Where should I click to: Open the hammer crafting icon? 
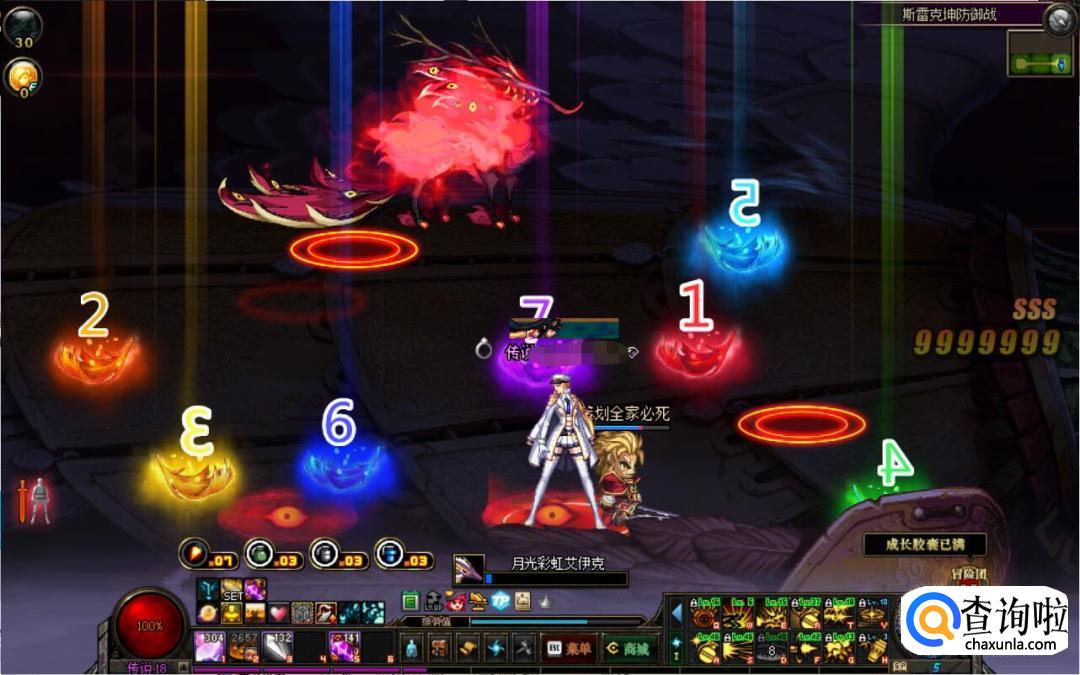522,648
